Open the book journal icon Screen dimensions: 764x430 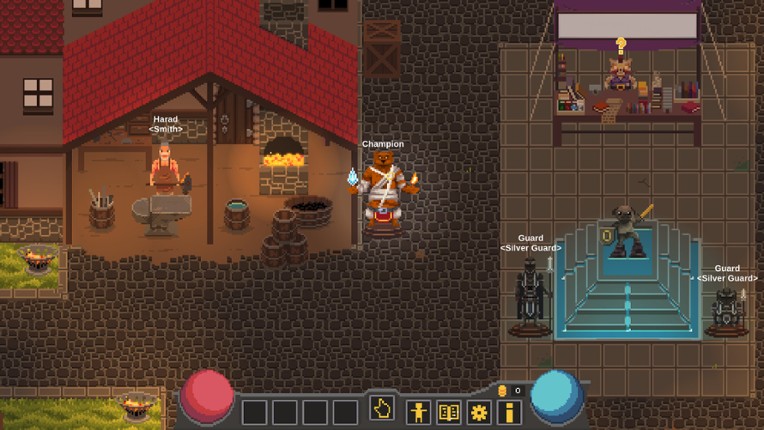(x=449, y=411)
